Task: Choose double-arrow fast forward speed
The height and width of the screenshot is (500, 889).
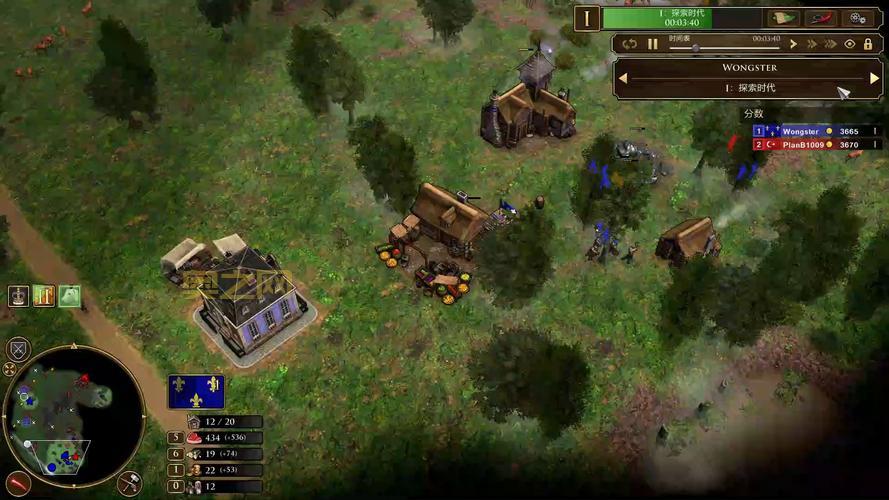Action: point(812,44)
